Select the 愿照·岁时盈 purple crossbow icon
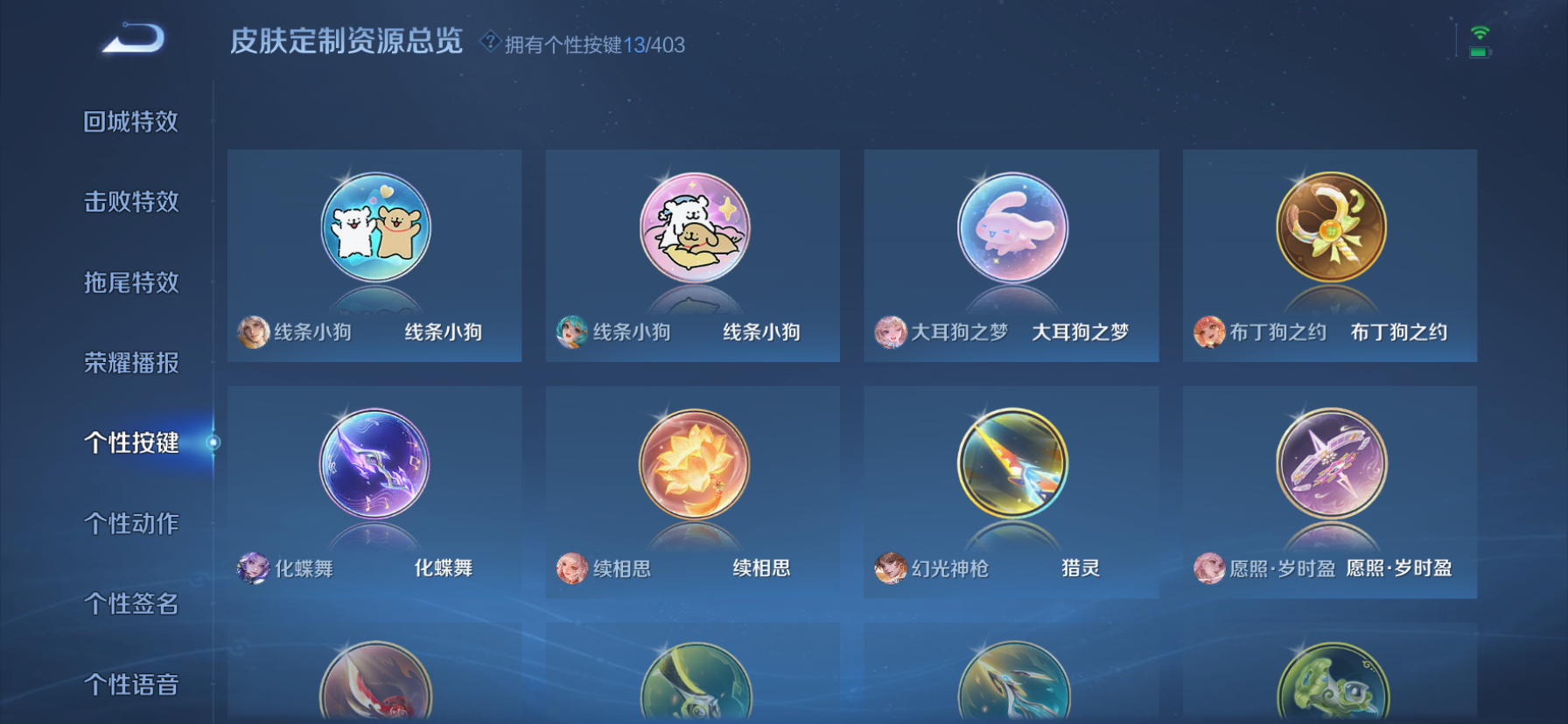This screenshot has height=724, width=1568. pyautogui.click(x=1330, y=464)
